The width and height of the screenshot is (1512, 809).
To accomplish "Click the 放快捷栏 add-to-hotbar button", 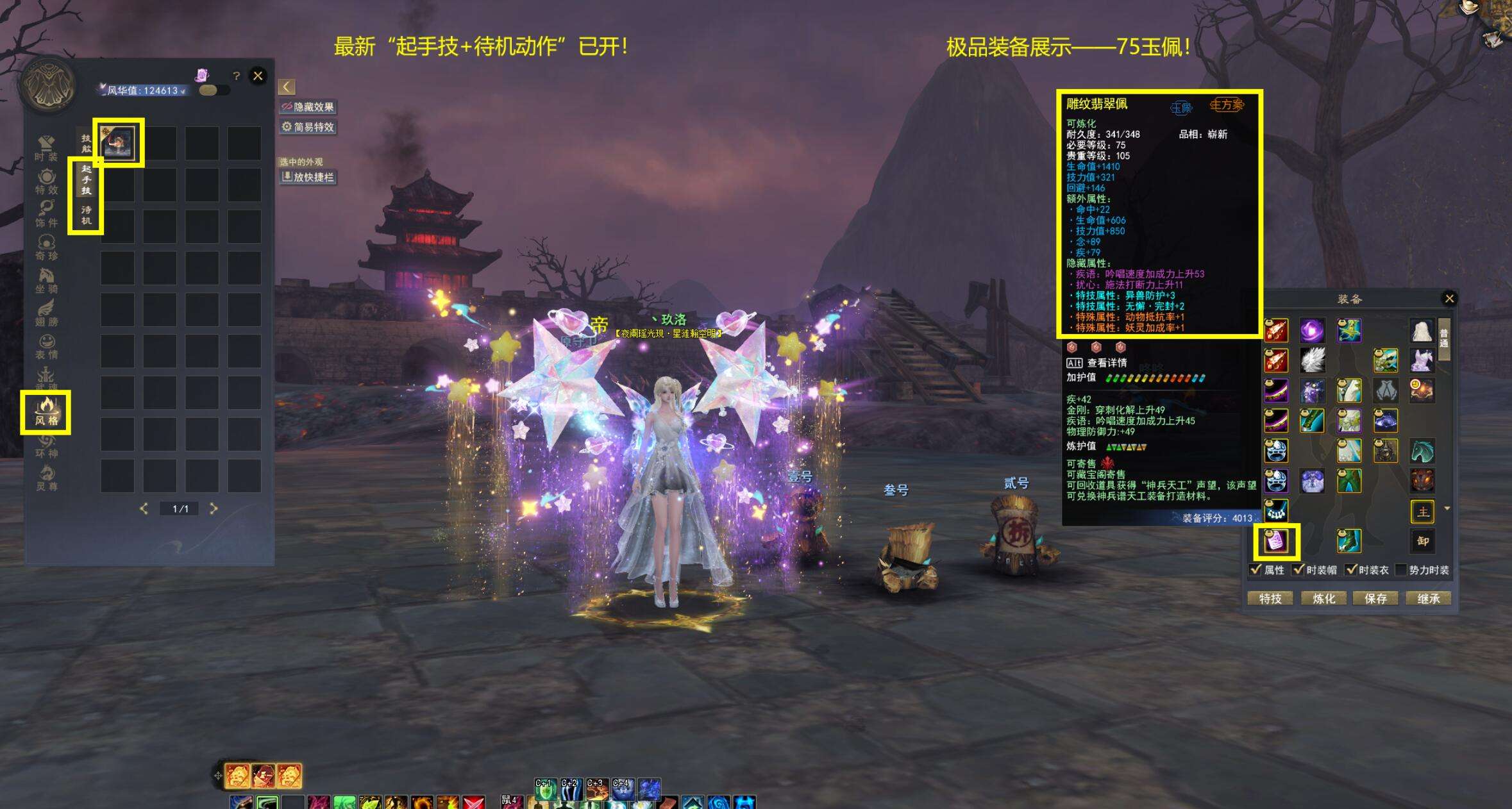I will [308, 177].
